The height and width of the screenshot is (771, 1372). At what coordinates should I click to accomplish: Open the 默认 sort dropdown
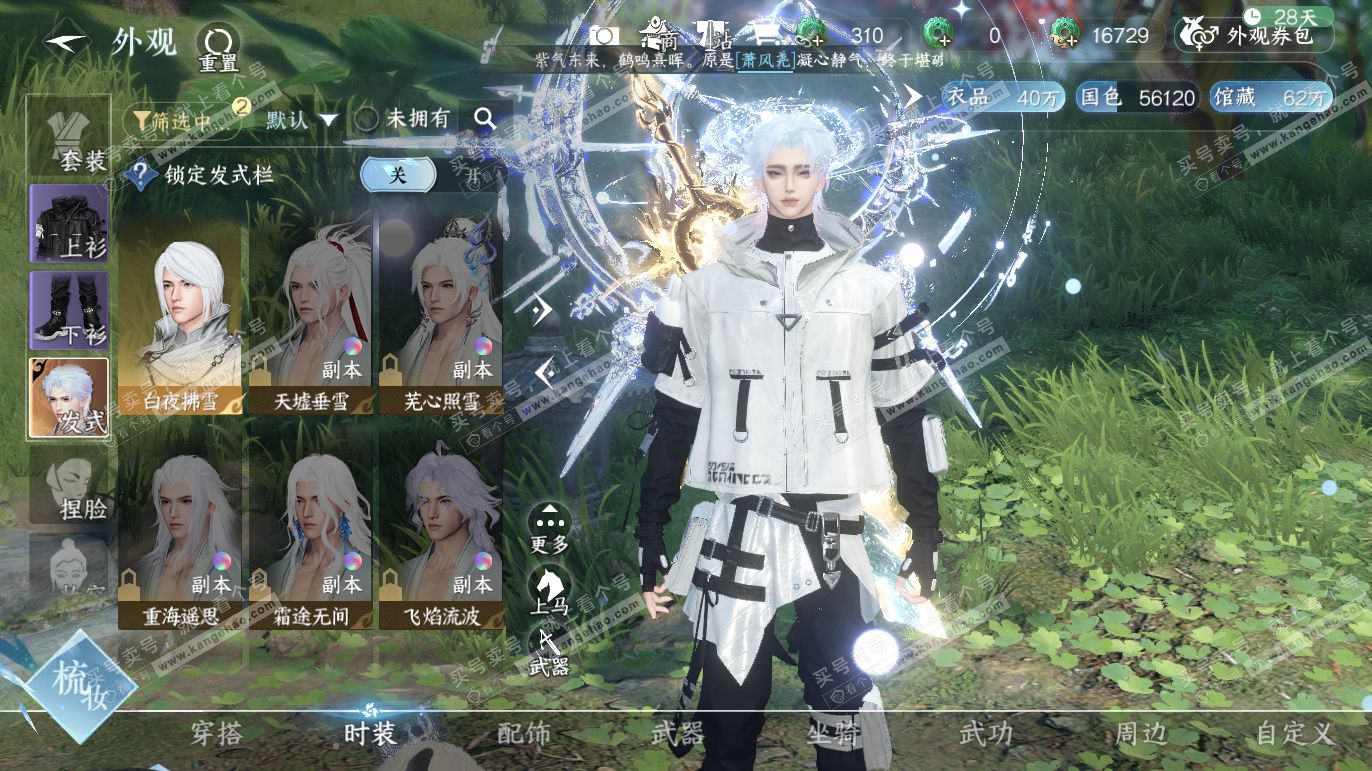click(302, 120)
